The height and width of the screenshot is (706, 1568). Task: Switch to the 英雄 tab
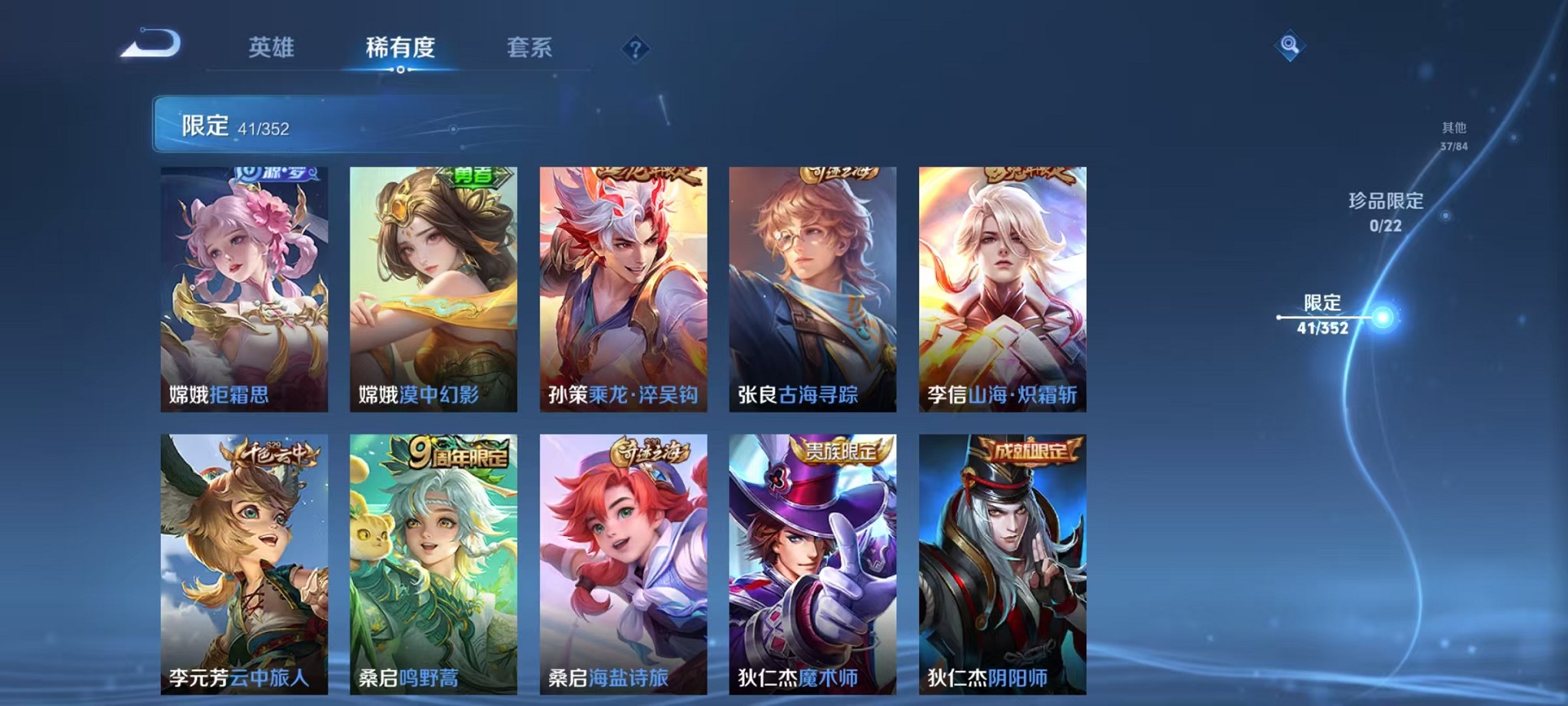(x=271, y=48)
